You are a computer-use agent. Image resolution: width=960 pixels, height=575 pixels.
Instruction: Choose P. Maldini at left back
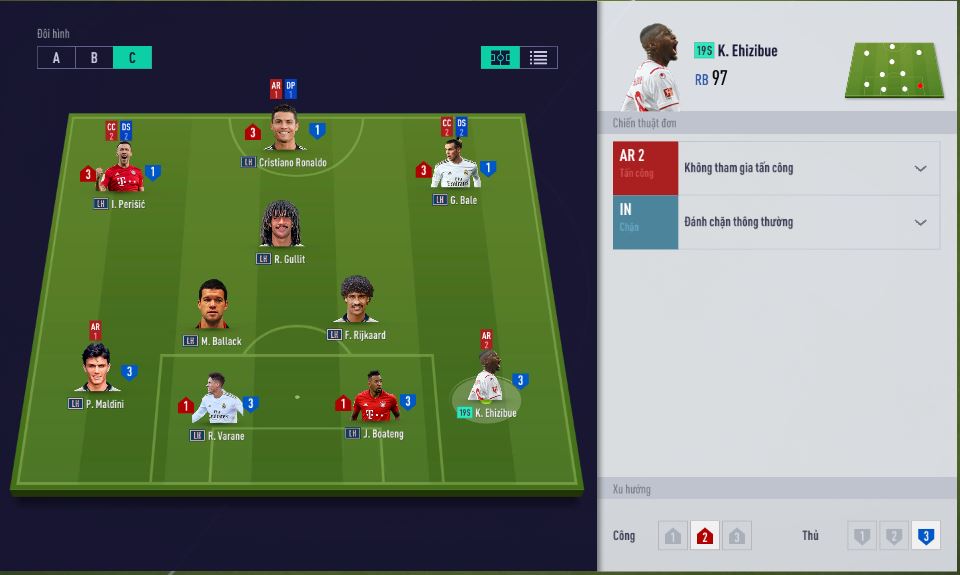(96, 369)
